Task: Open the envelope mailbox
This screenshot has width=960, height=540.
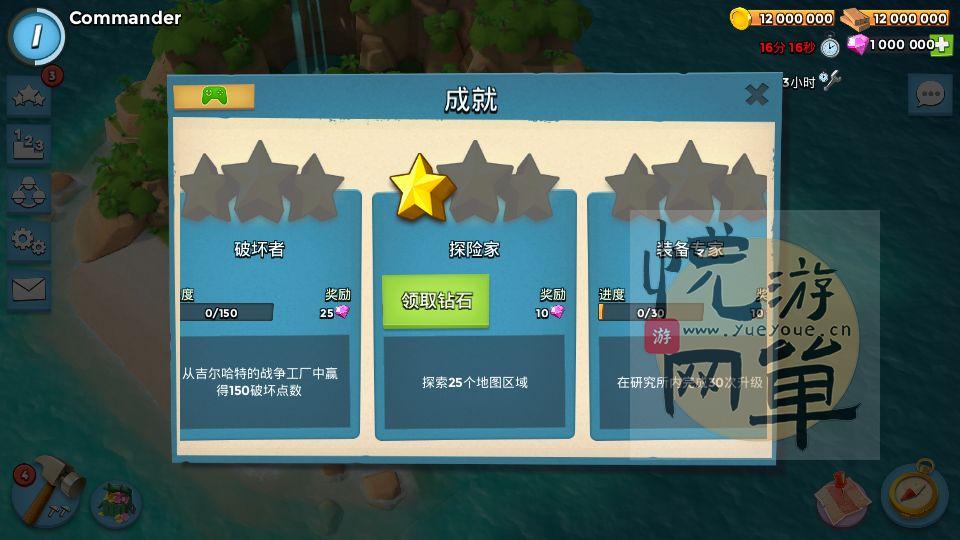Action: [x=28, y=290]
